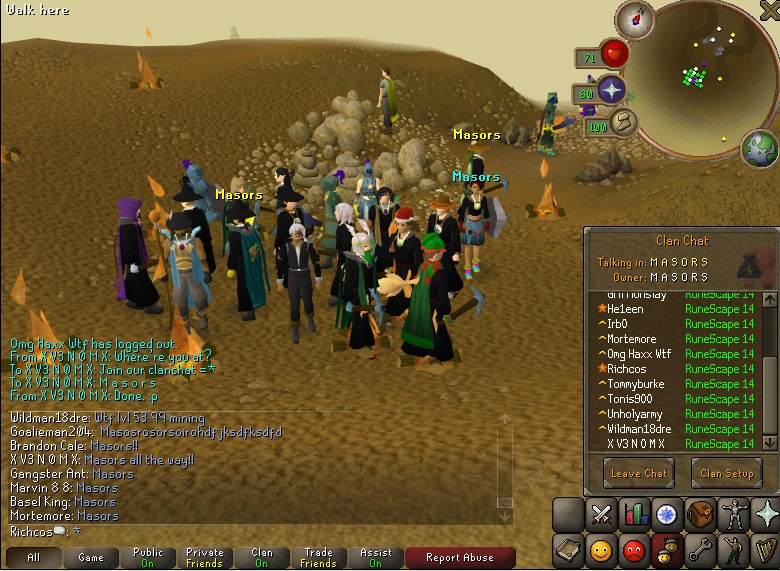Show the combat styles crossed swords tab

[x=602, y=515]
